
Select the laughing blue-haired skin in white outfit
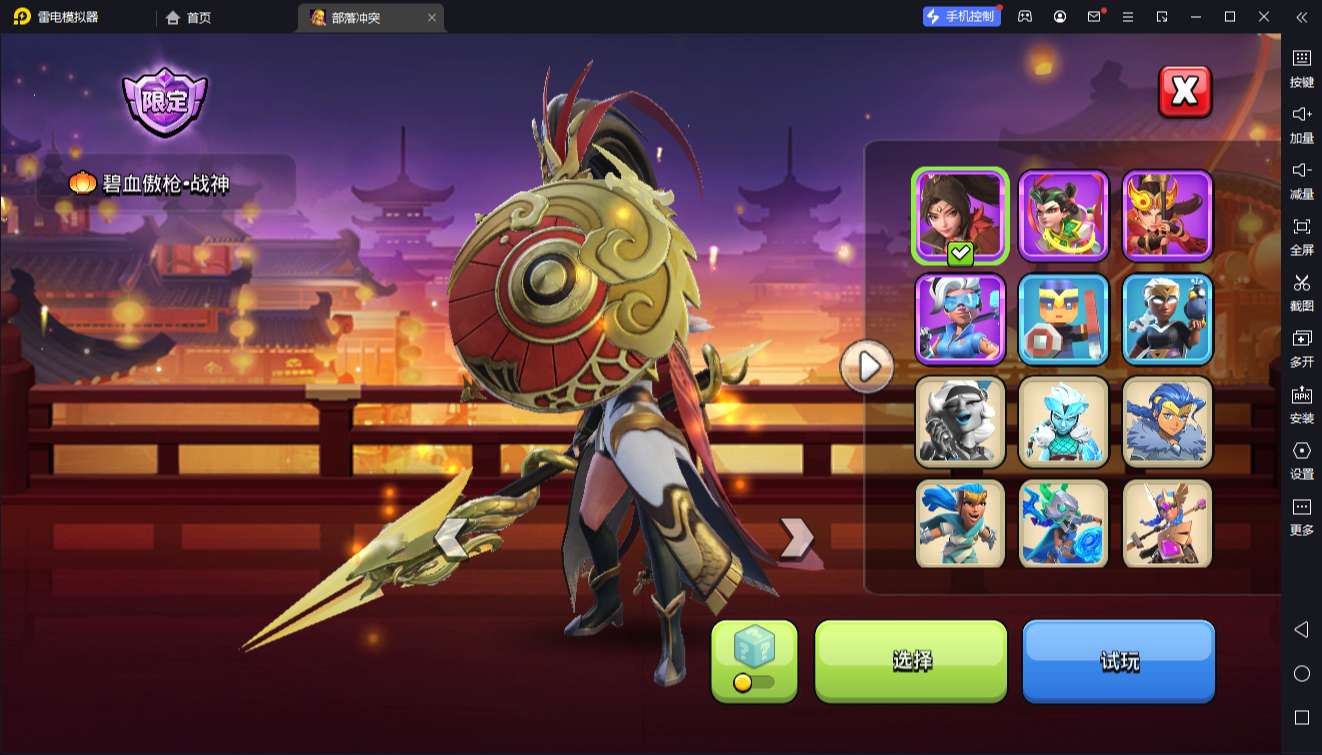(x=960, y=524)
